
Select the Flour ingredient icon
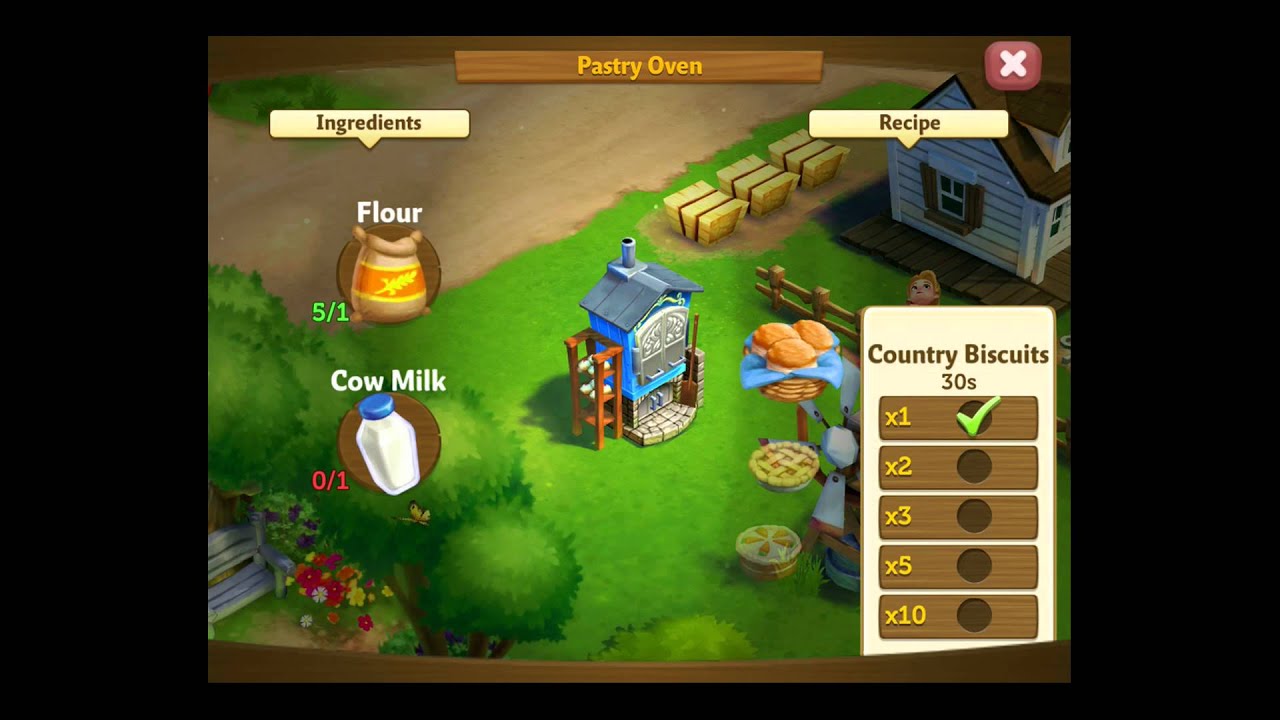pyautogui.click(x=390, y=270)
